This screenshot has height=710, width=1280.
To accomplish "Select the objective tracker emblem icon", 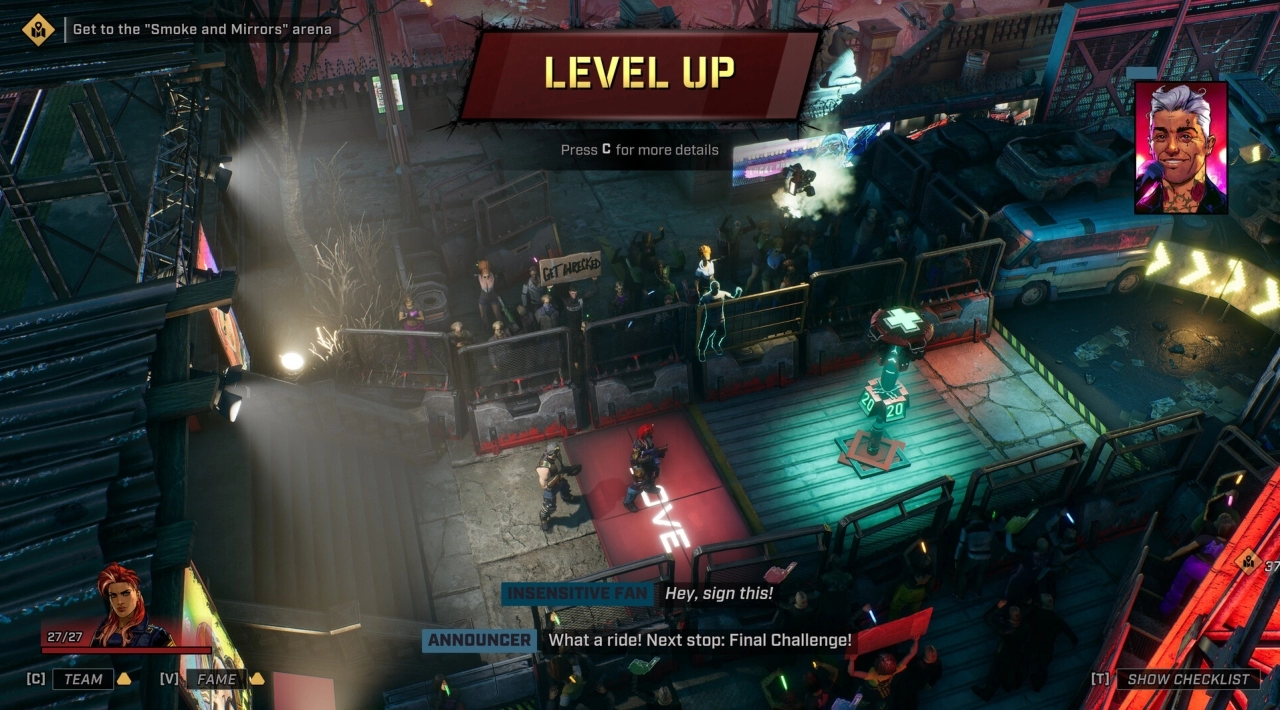I will [x=38, y=29].
